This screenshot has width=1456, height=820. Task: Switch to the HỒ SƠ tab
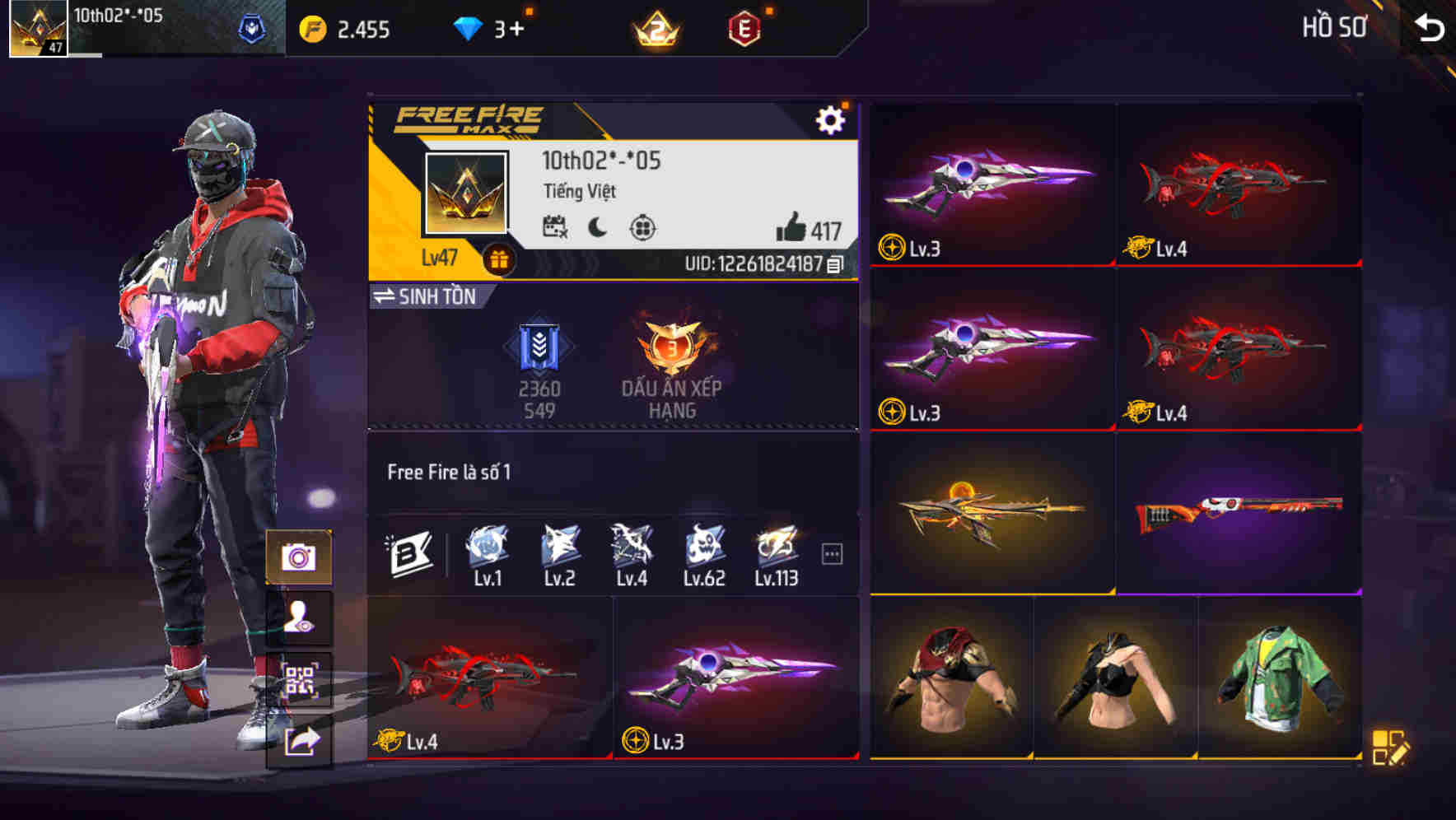coord(1332,26)
